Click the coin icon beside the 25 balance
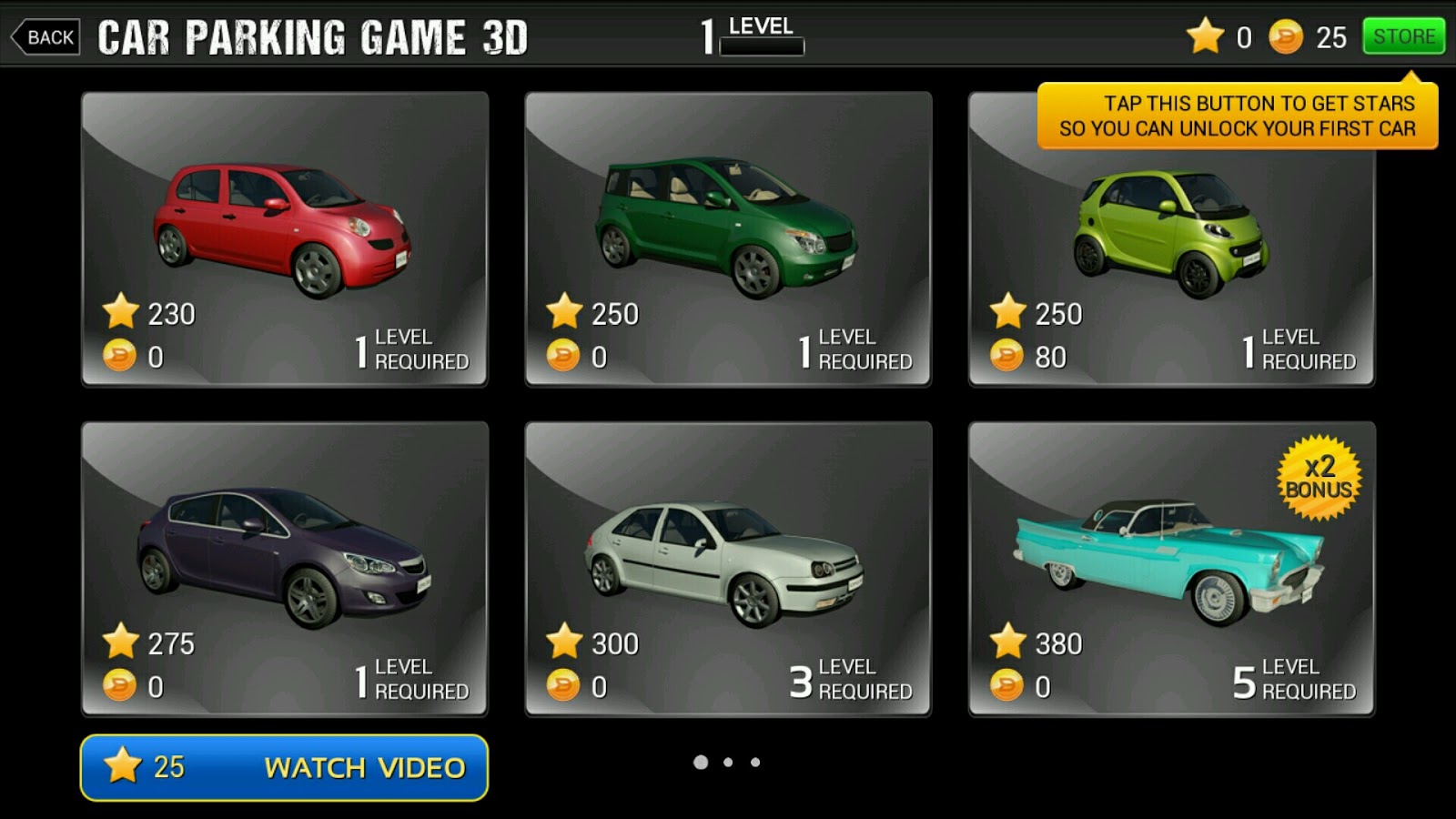The width and height of the screenshot is (1456, 819). click(1287, 36)
